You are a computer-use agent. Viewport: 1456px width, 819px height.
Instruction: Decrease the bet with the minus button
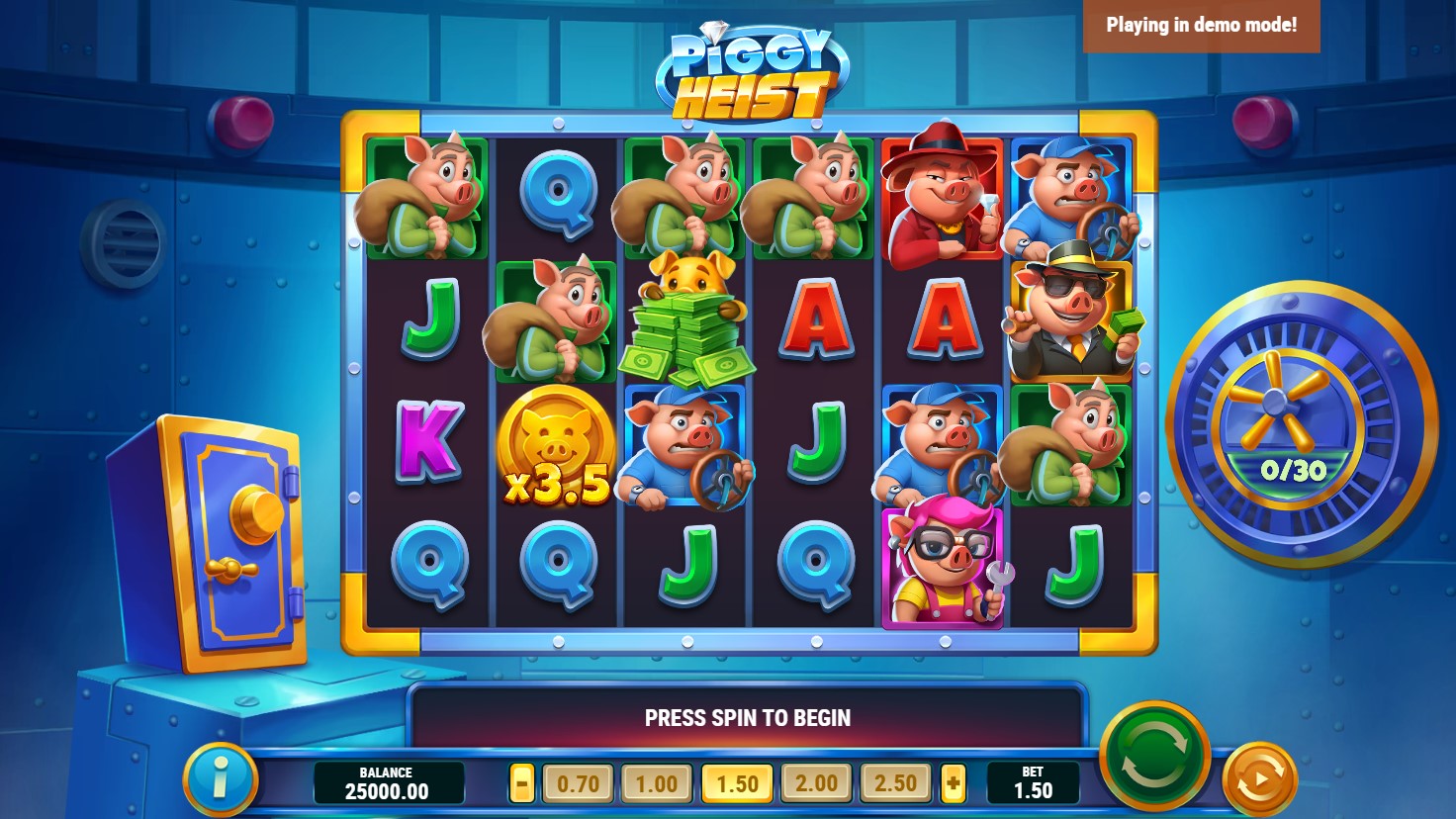click(522, 784)
